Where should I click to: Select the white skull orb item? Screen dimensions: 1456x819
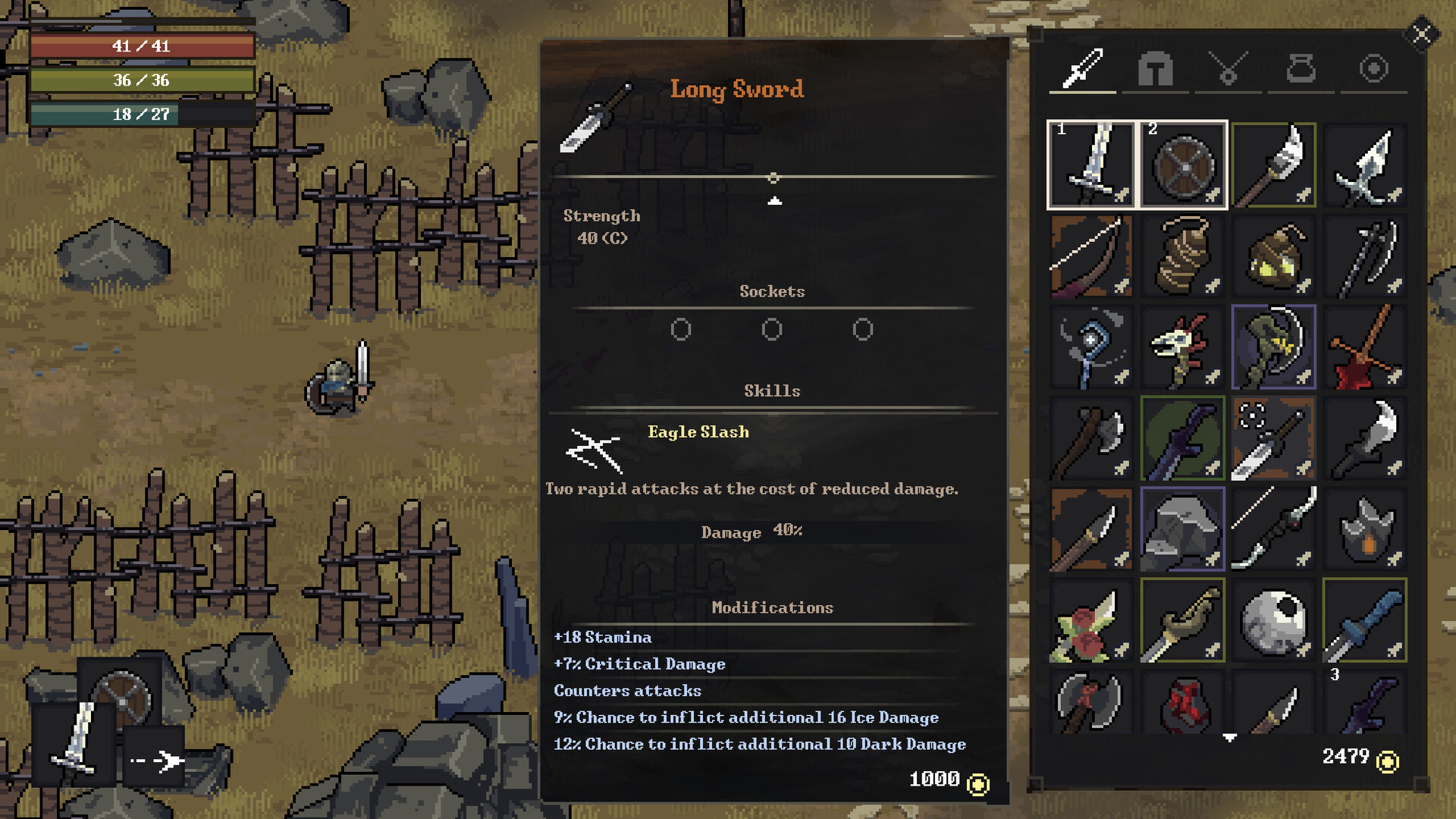(x=1274, y=618)
